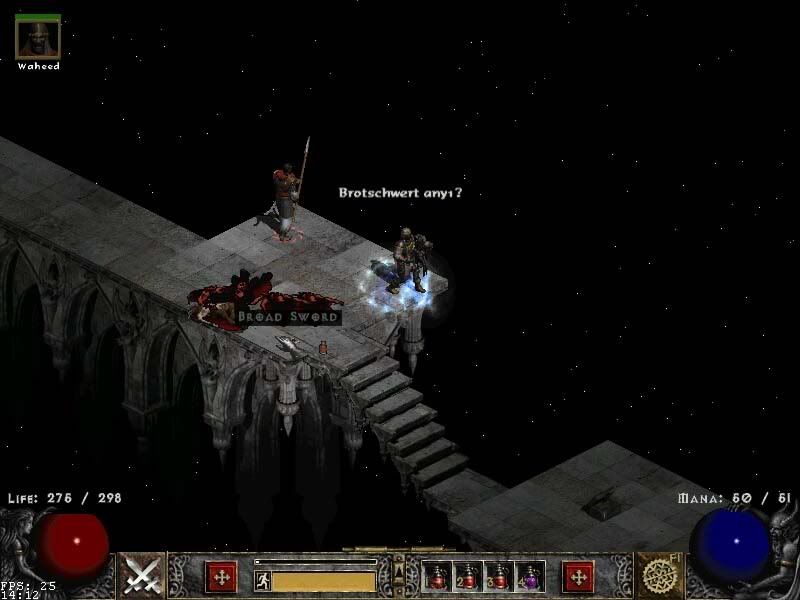Toggle the run/walk running man icon
Image resolution: width=800 pixels, height=600 pixels.
[x=263, y=580]
